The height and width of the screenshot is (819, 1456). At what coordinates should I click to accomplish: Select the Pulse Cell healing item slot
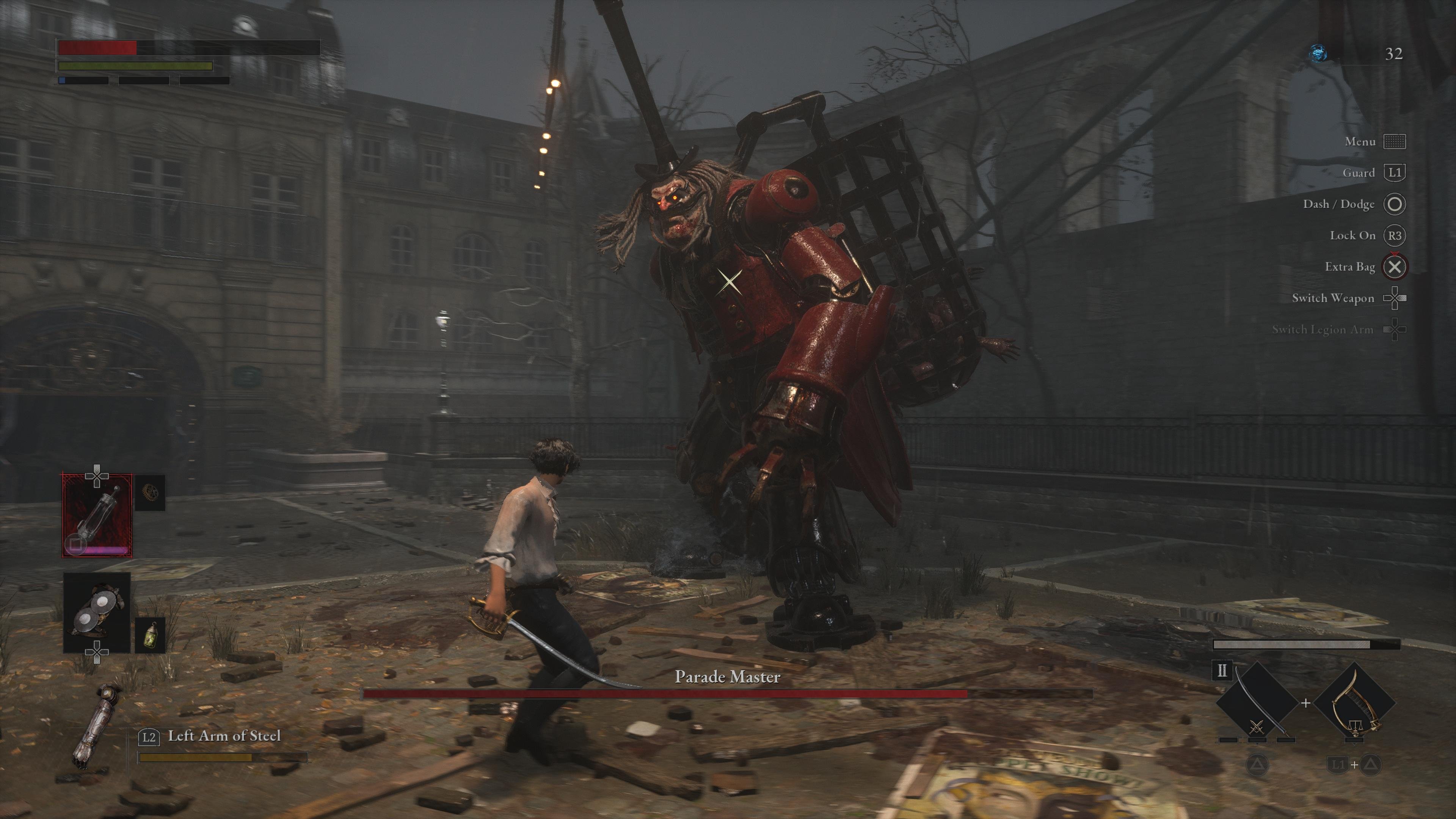click(97, 515)
